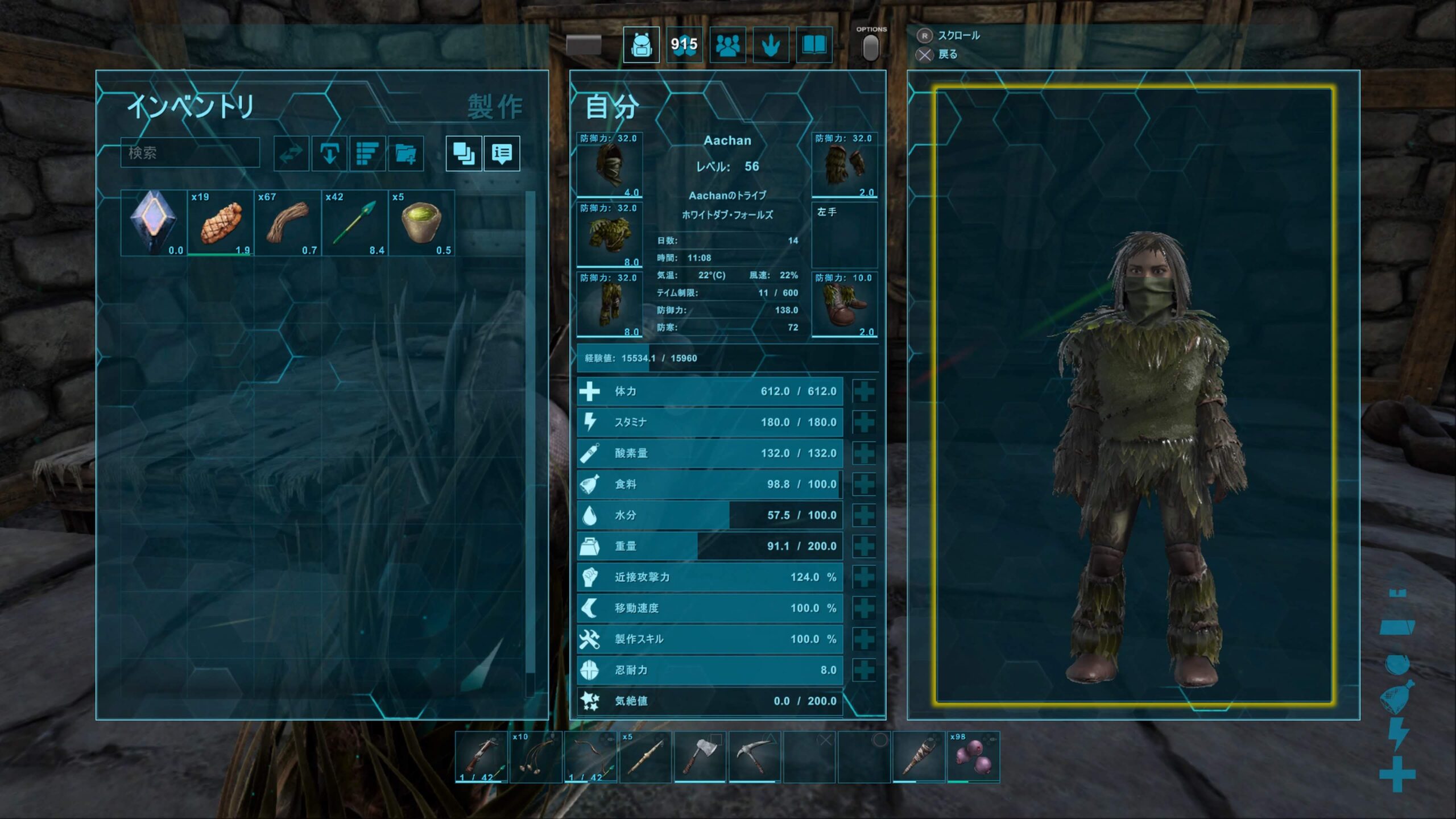Pick the green soup bowl stack

click(421, 223)
